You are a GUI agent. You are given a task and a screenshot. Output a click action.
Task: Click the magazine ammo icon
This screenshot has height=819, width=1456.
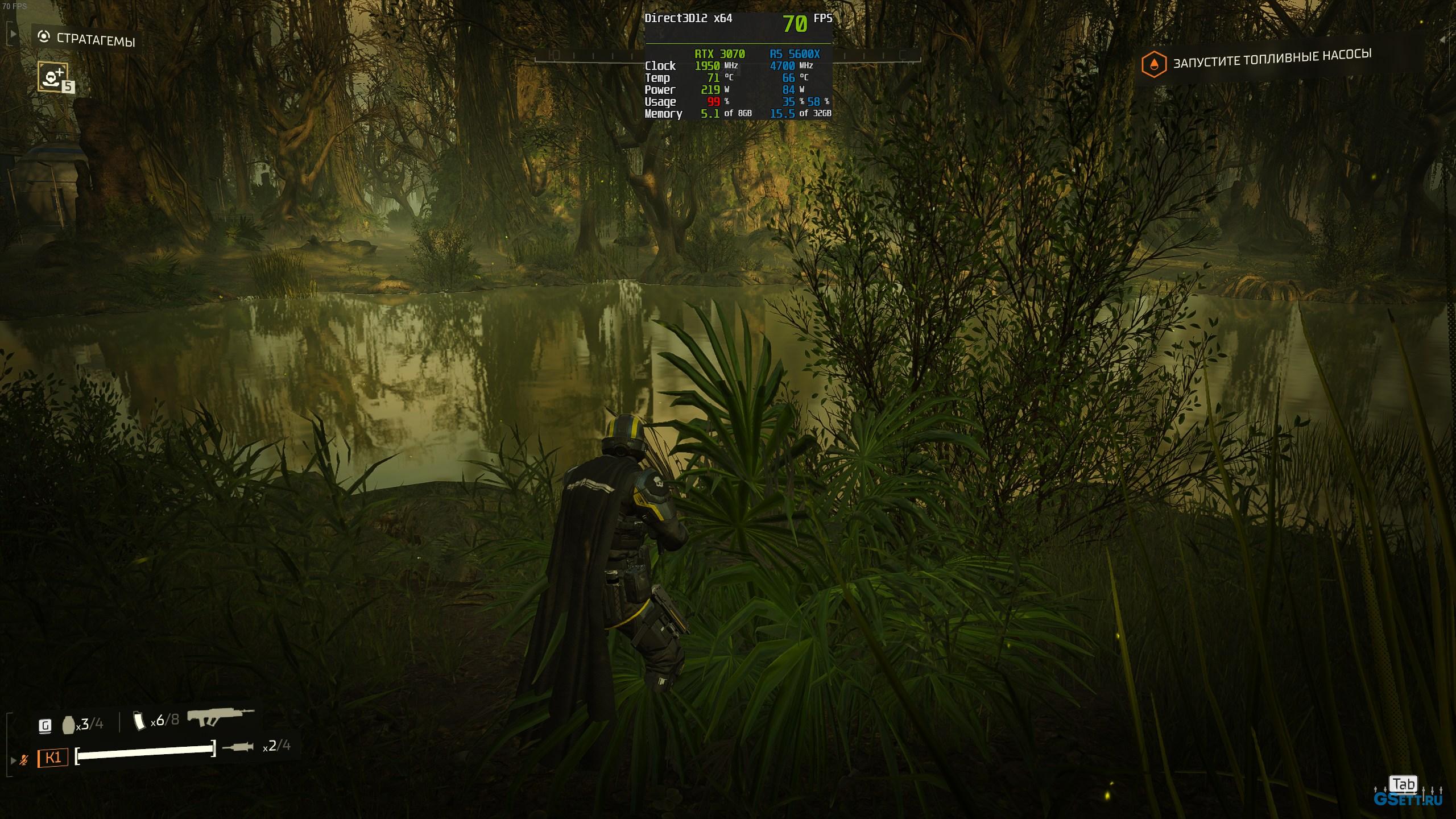(x=138, y=721)
